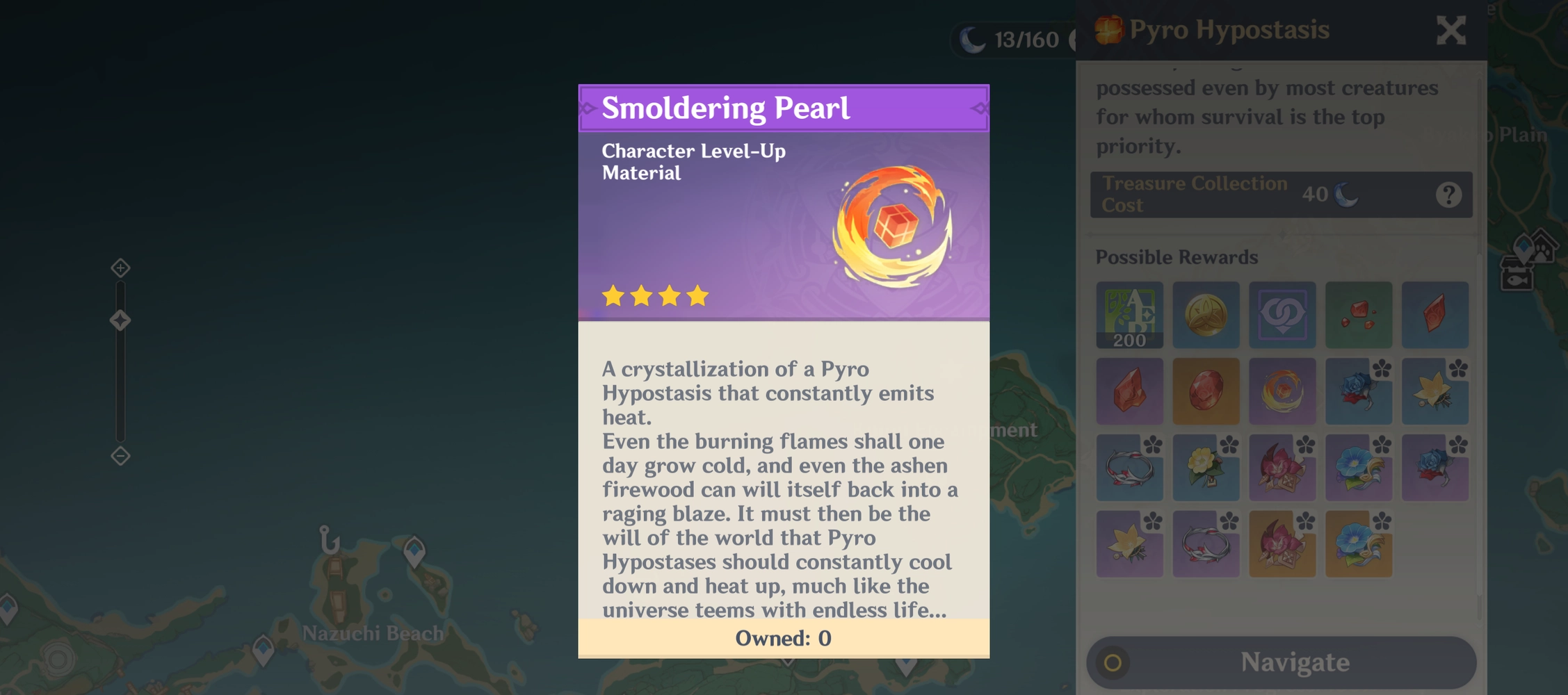Image resolution: width=1568 pixels, height=695 pixels.
Task: Click the Smoldering Pearl reward icon
Action: [1283, 391]
